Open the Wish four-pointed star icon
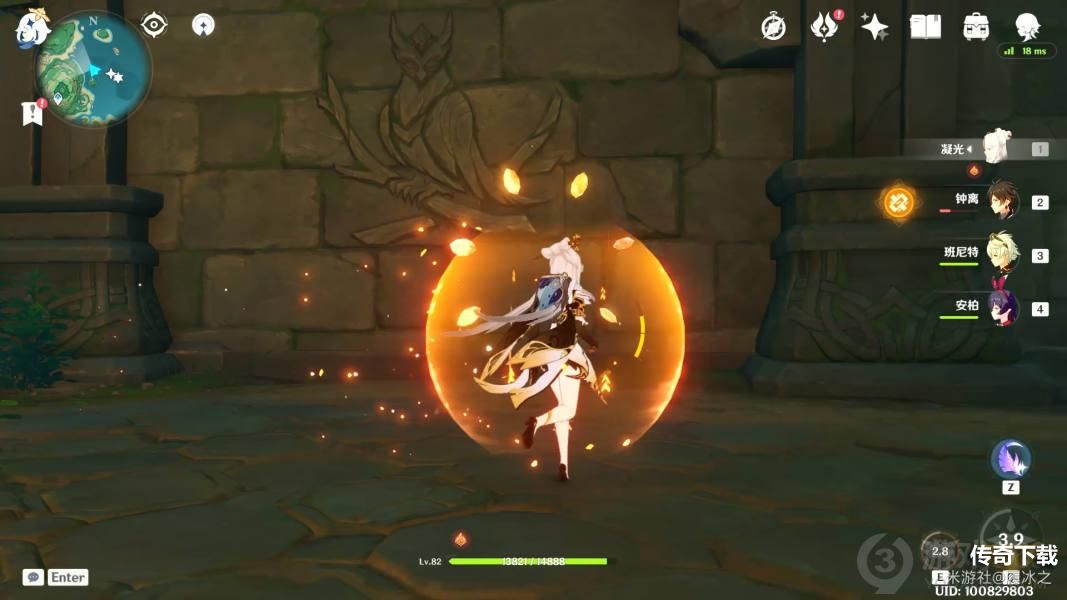This screenshot has height=600, width=1067. coord(875,27)
